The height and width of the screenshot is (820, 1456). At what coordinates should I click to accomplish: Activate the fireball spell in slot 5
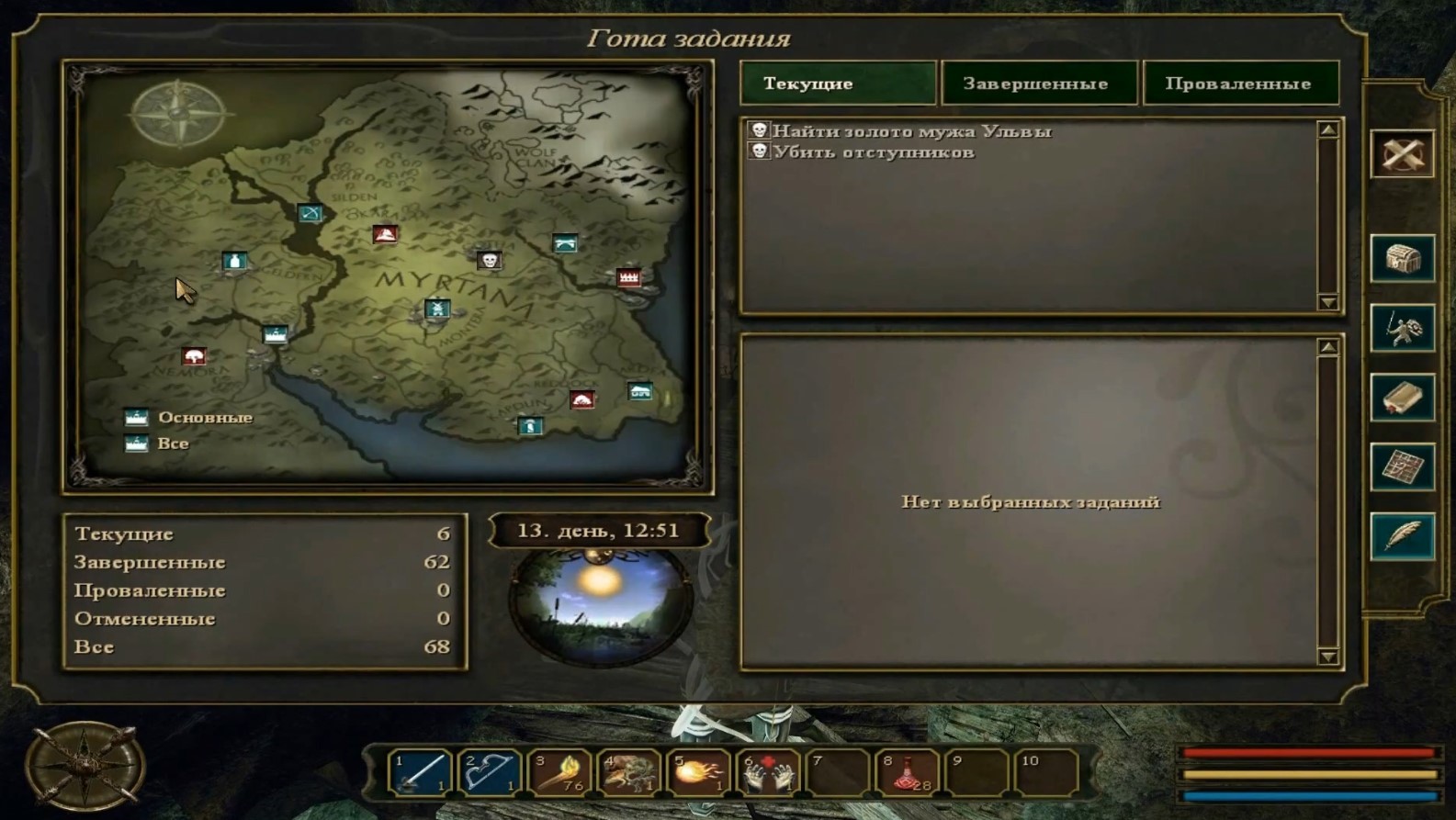coord(699,772)
